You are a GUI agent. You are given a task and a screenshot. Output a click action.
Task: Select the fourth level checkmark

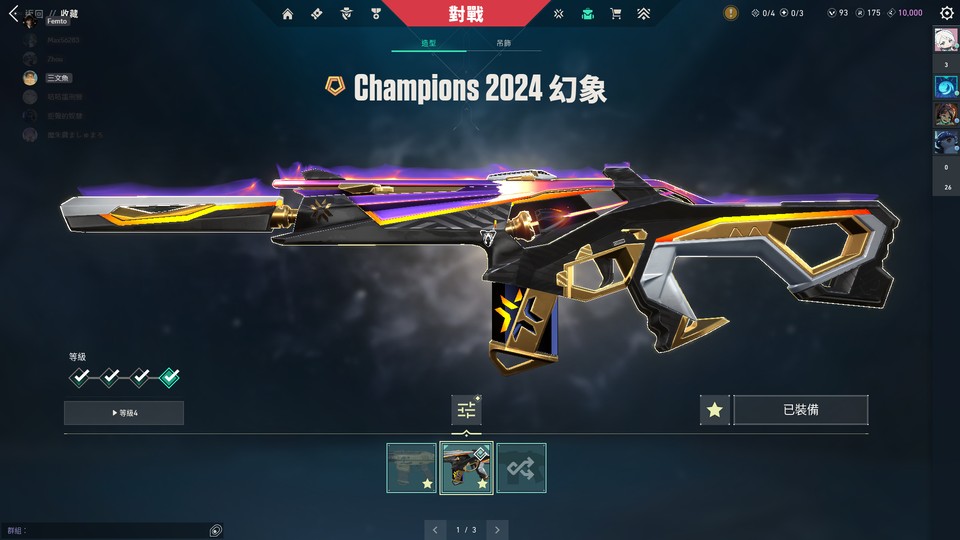[x=170, y=377]
